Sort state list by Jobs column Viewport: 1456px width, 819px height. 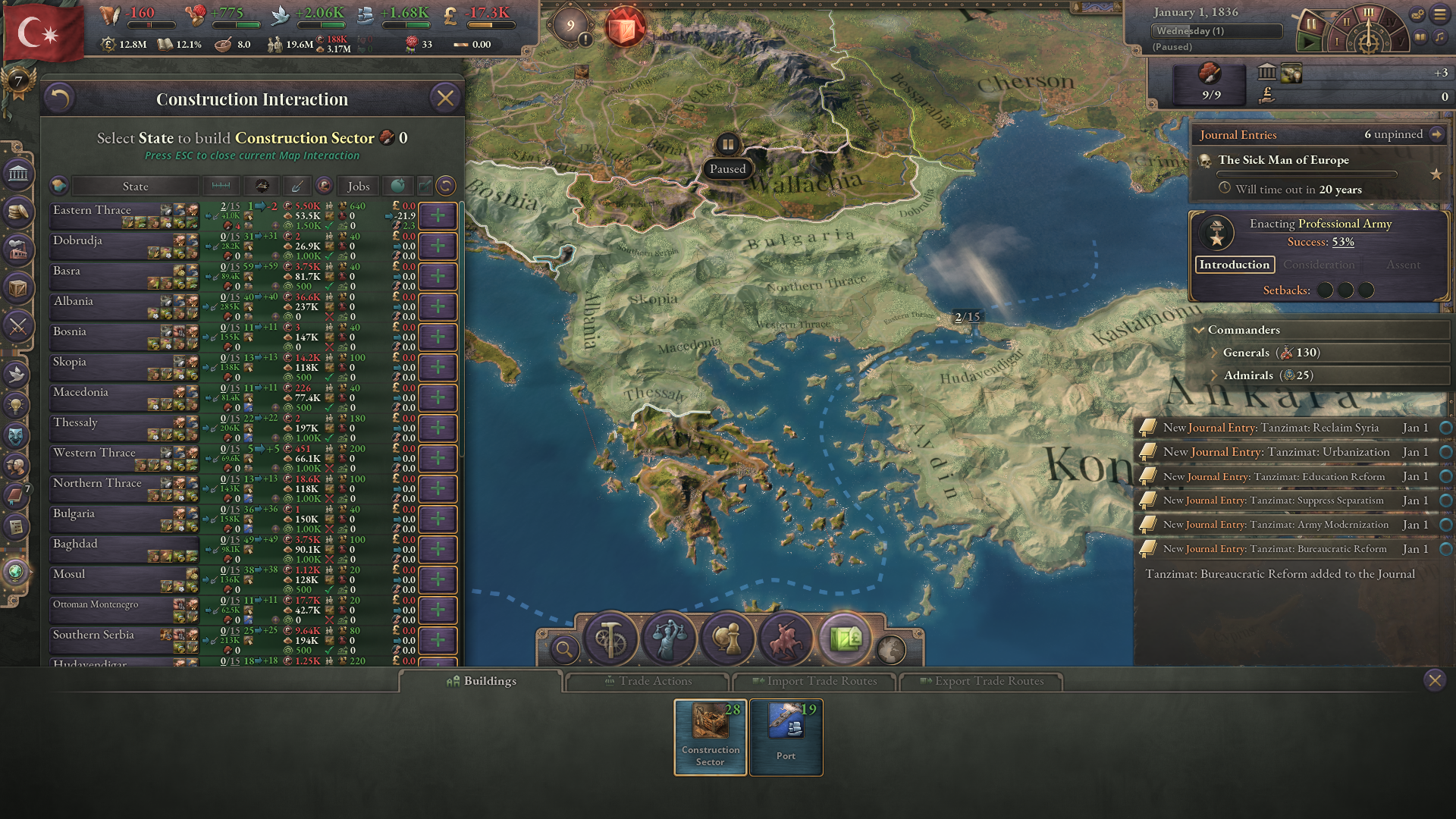[358, 187]
